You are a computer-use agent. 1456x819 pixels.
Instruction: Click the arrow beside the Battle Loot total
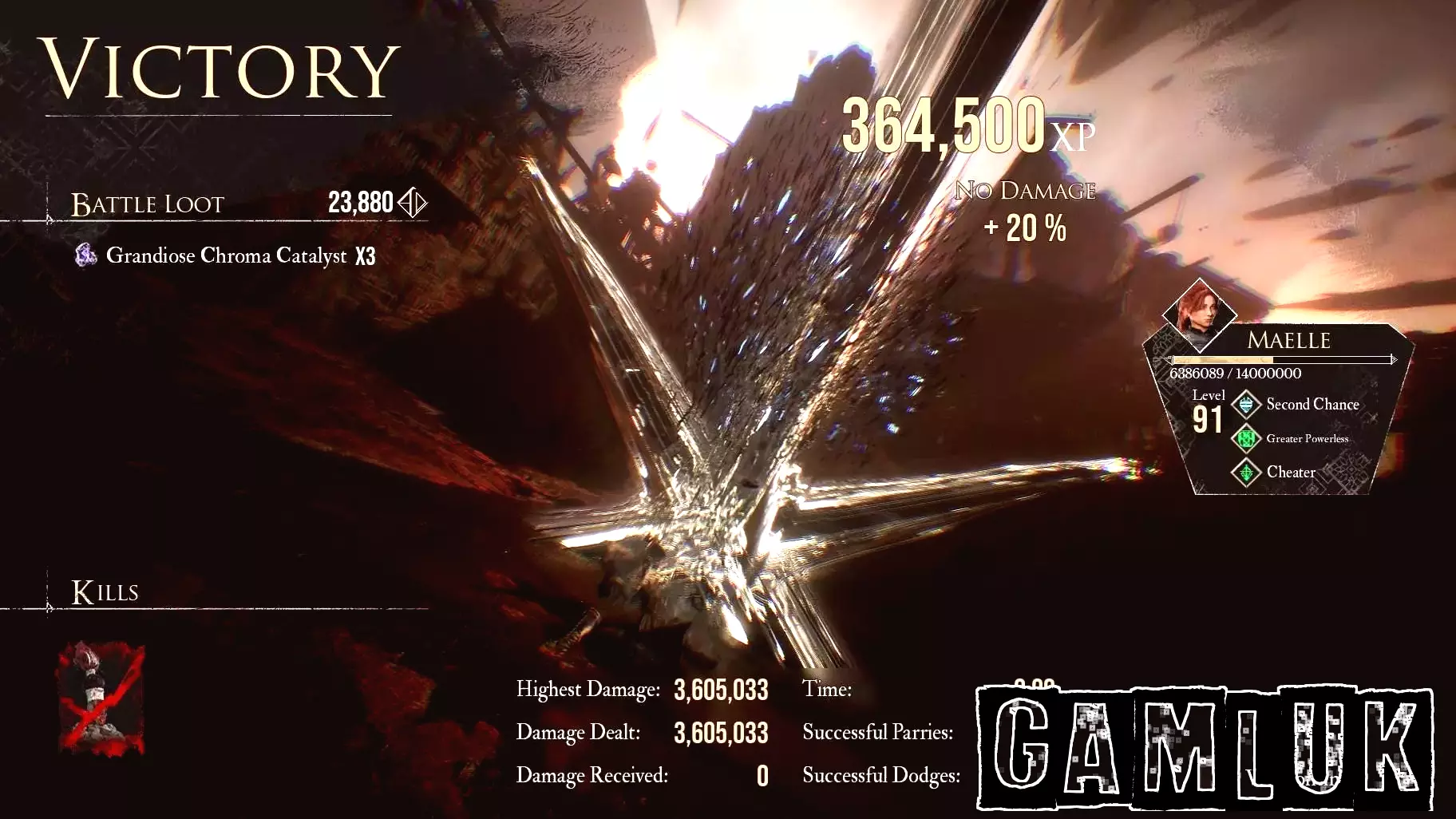414,202
